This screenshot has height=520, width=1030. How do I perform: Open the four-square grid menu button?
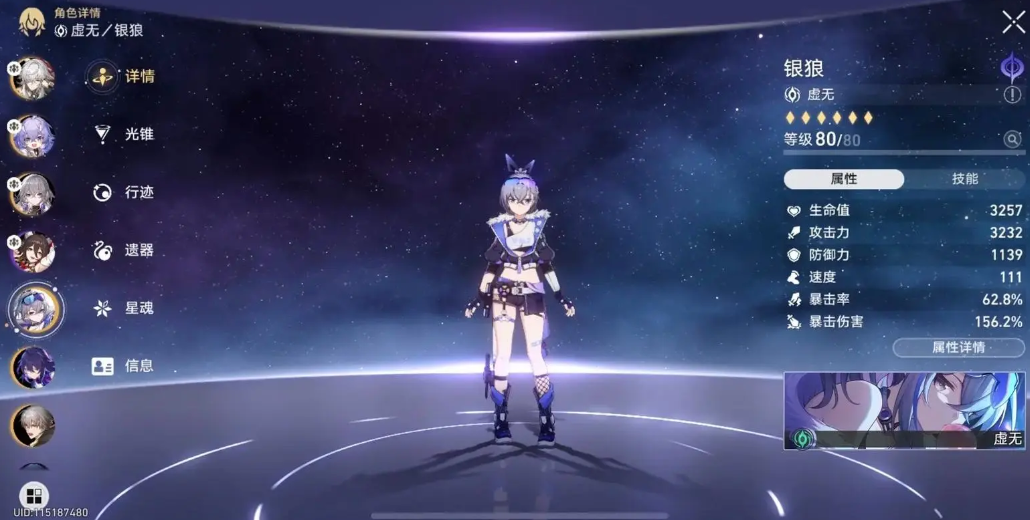coord(33,496)
